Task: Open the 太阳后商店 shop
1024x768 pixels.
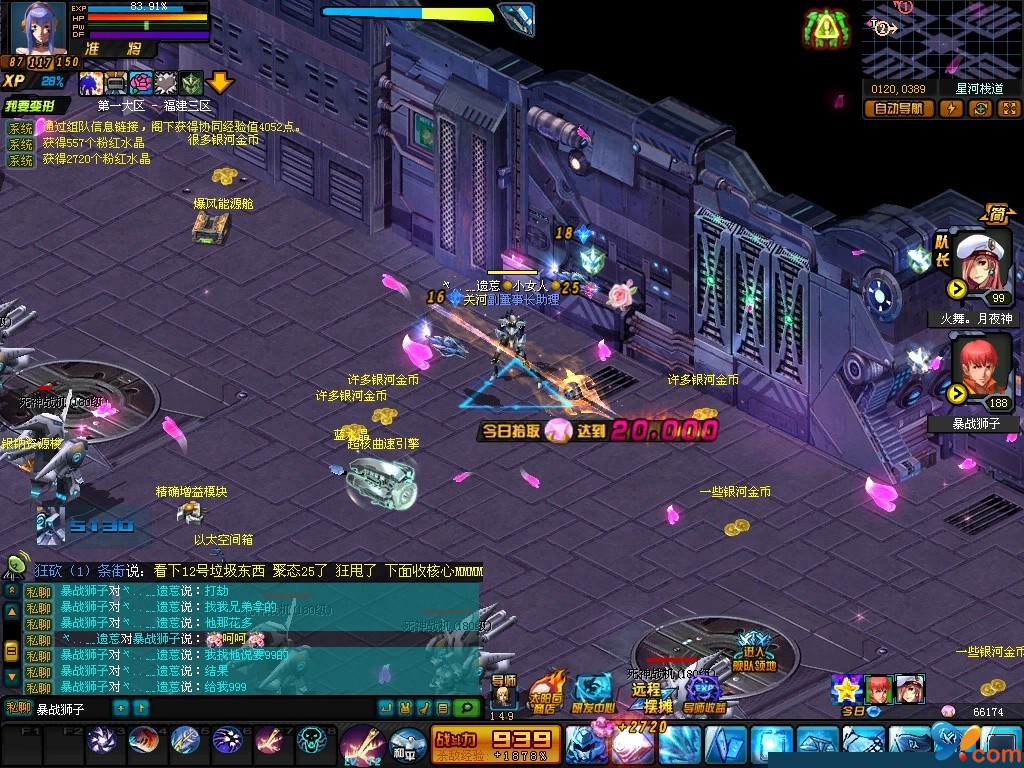Action: (546, 691)
